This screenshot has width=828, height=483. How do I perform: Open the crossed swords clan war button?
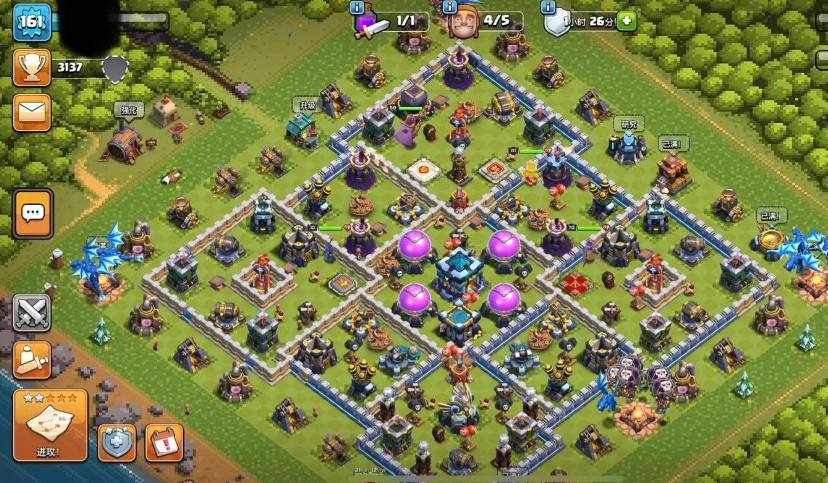pyautogui.click(x=32, y=313)
